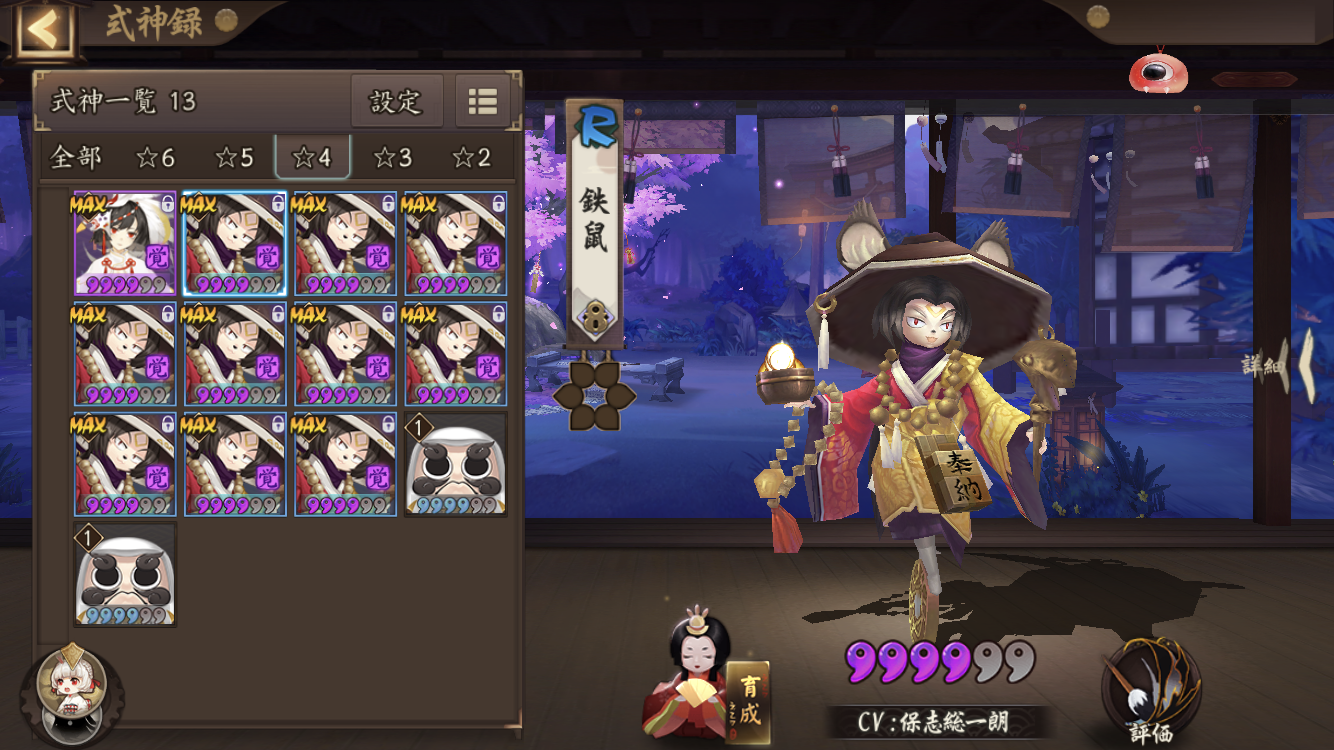Show the ☆3 shikigami tab

click(392, 157)
